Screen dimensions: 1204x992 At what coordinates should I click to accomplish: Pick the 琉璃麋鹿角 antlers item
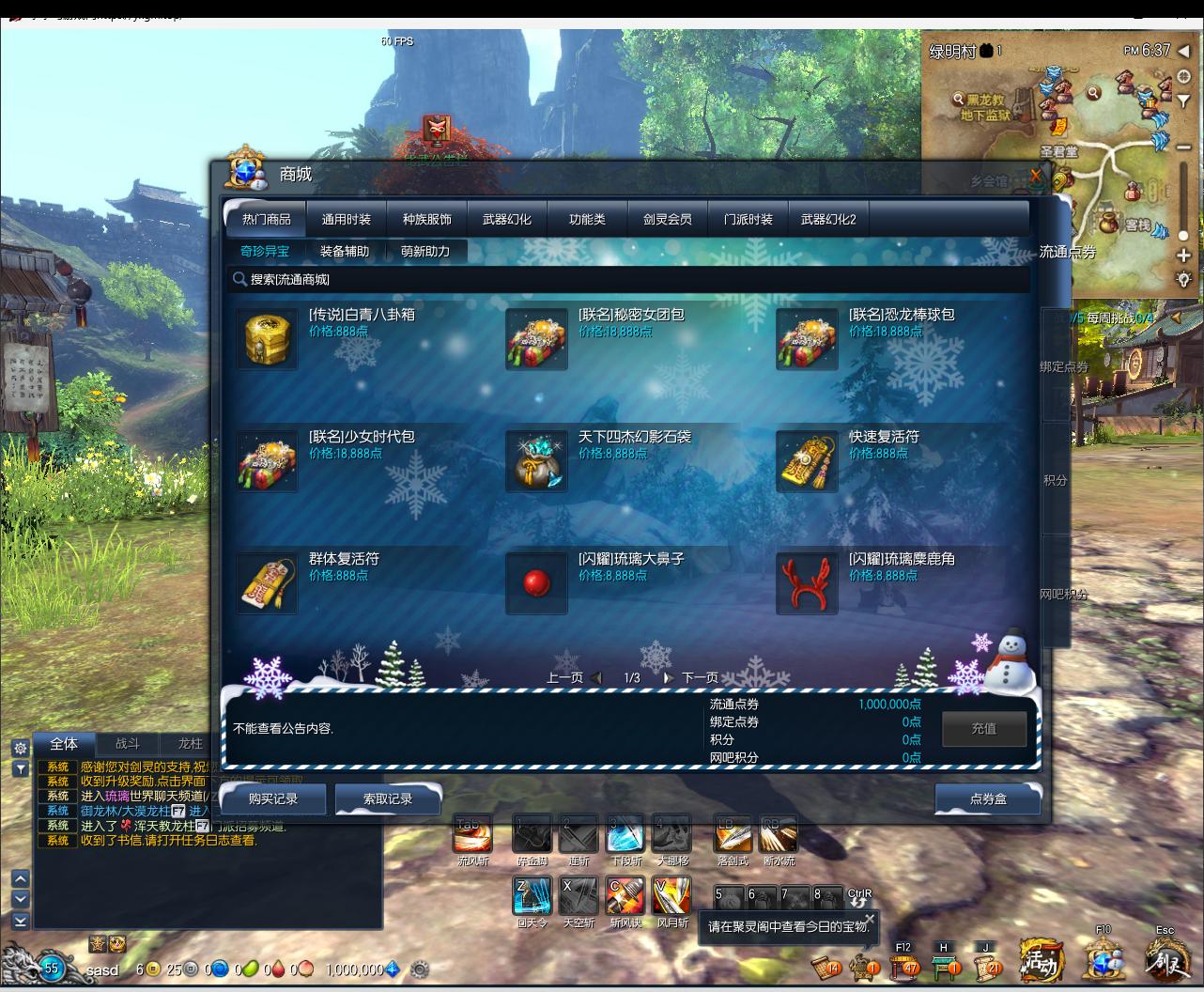[x=807, y=583]
